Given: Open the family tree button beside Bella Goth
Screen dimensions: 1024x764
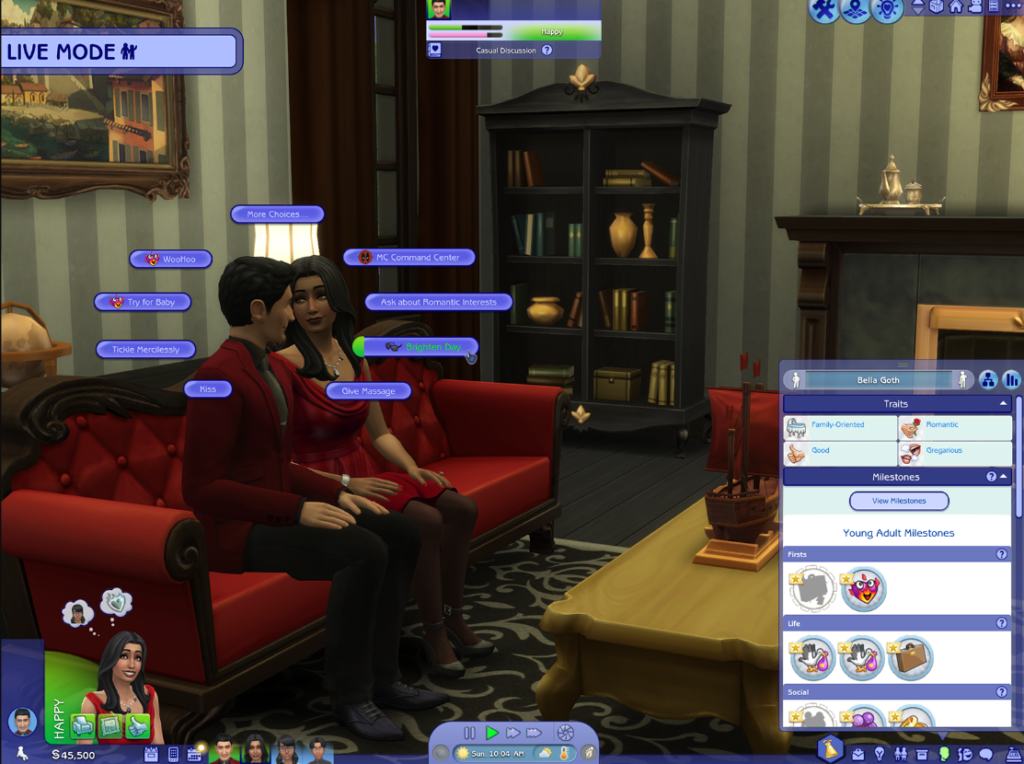Looking at the screenshot, I should 987,380.
